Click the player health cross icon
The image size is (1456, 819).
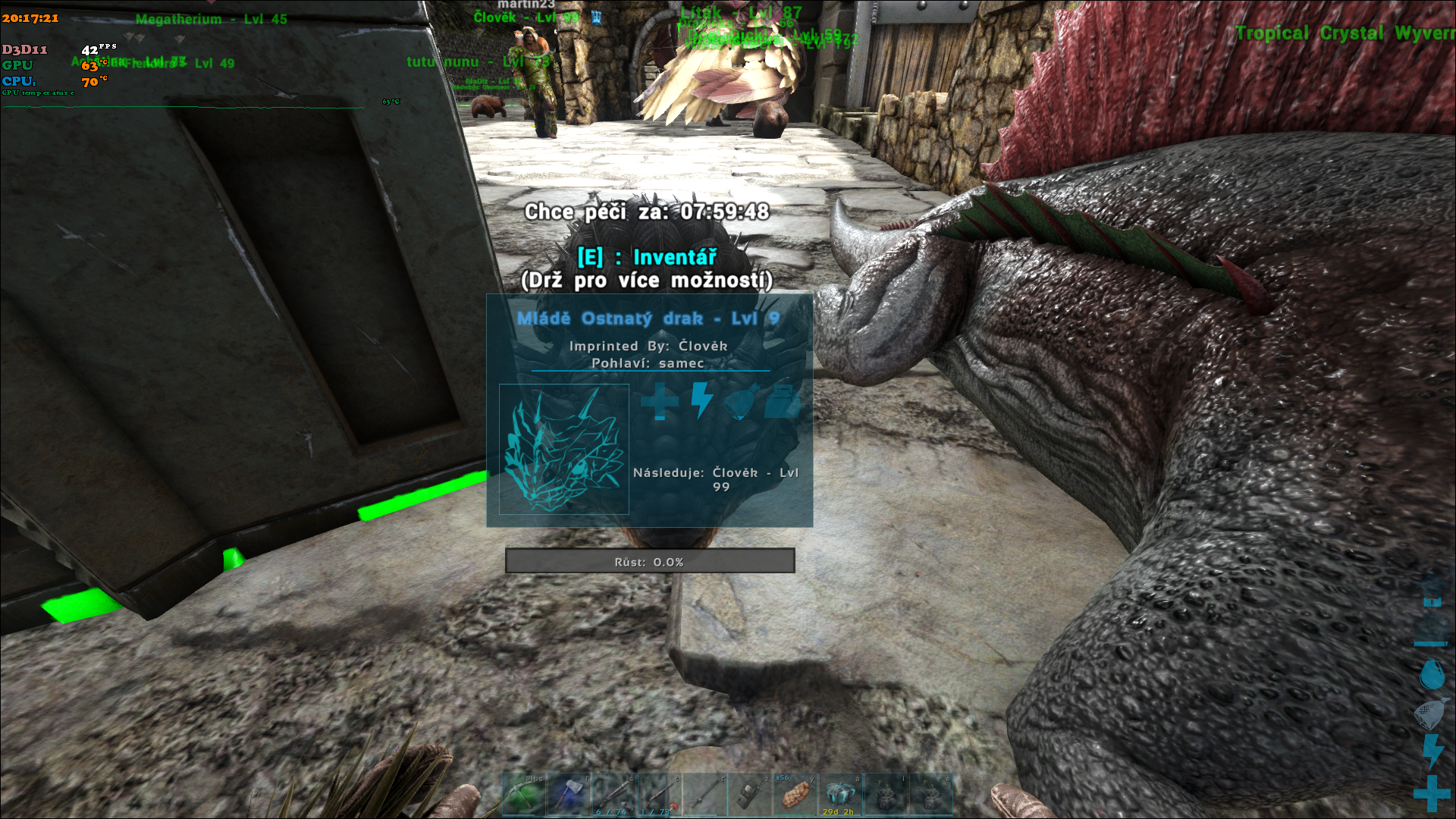click(1432, 795)
